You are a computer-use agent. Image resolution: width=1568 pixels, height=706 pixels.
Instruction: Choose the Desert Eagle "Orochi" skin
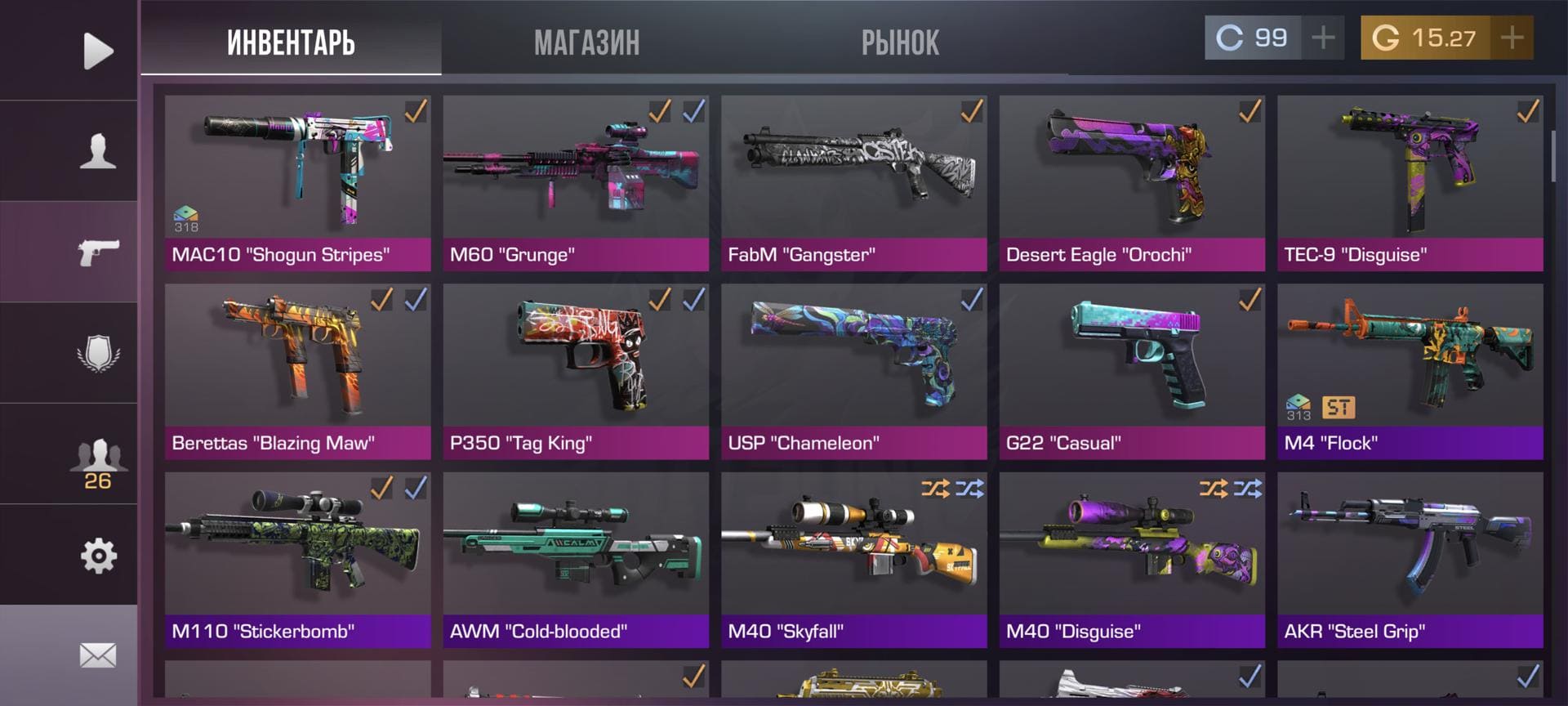[x=1132, y=183]
